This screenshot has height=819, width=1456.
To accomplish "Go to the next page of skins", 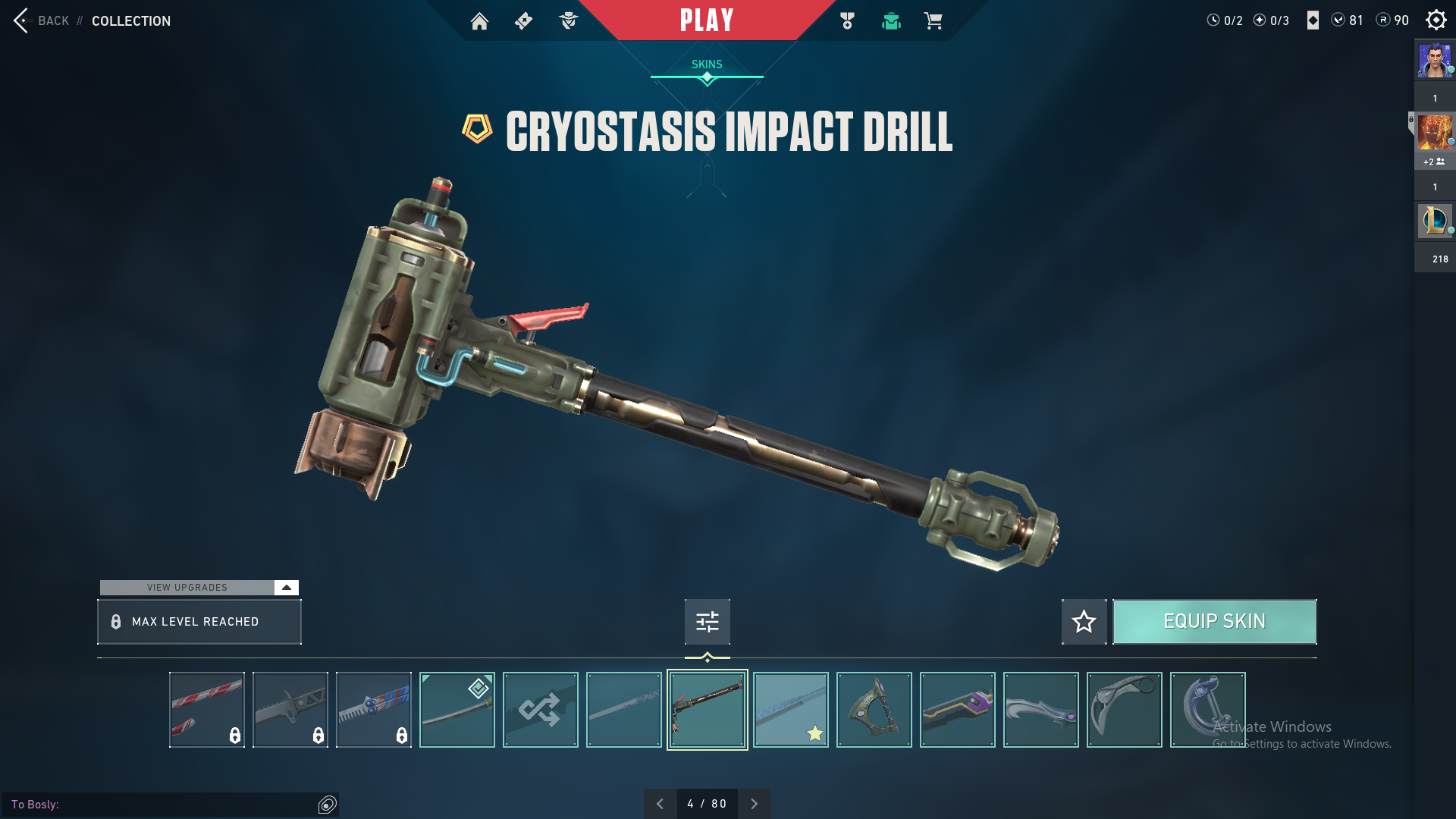I will click(x=754, y=804).
